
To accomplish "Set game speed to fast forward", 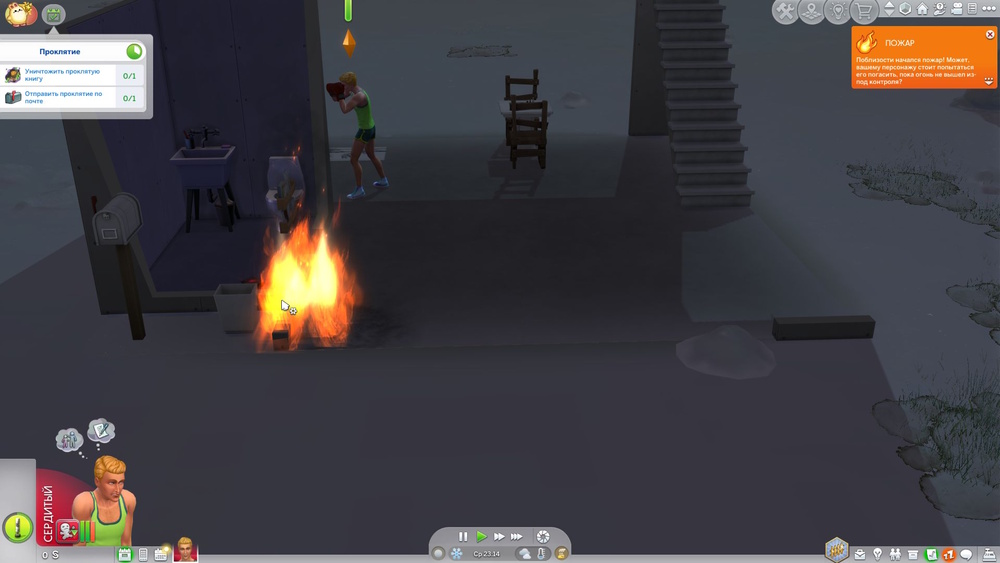I will (x=499, y=537).
